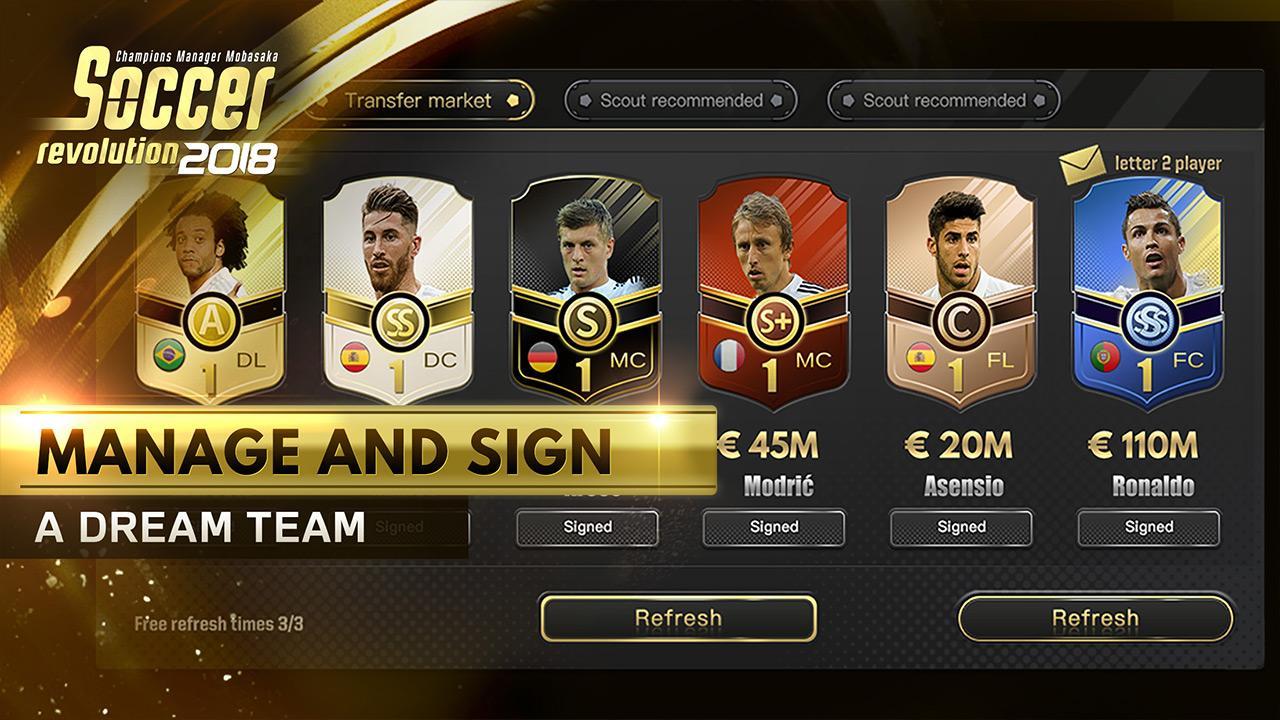Click the Signed button under Modrić
Screen dimensions: 1280x720
773,527
